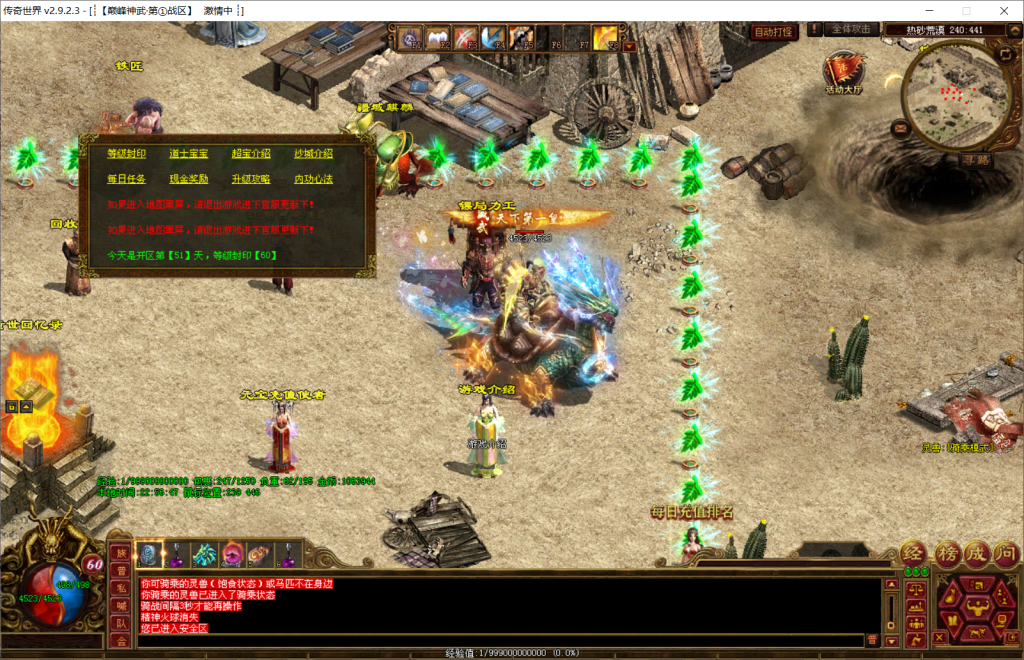The width and height of the screenshot is (1024, 660).
Task: Open the 等级封印 link in the dialog
Action: 126,154
